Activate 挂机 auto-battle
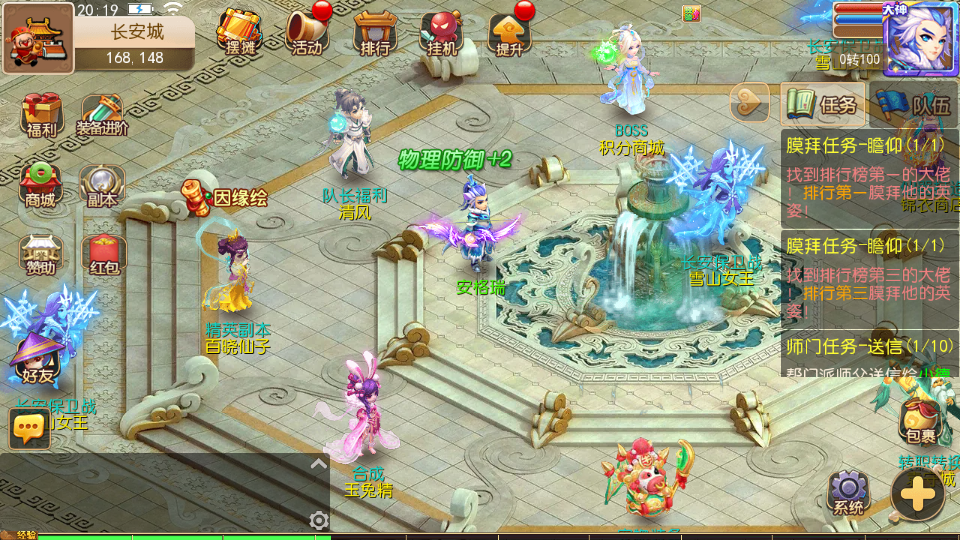This screenshot has height=540, width=960. tap(441, 33)
